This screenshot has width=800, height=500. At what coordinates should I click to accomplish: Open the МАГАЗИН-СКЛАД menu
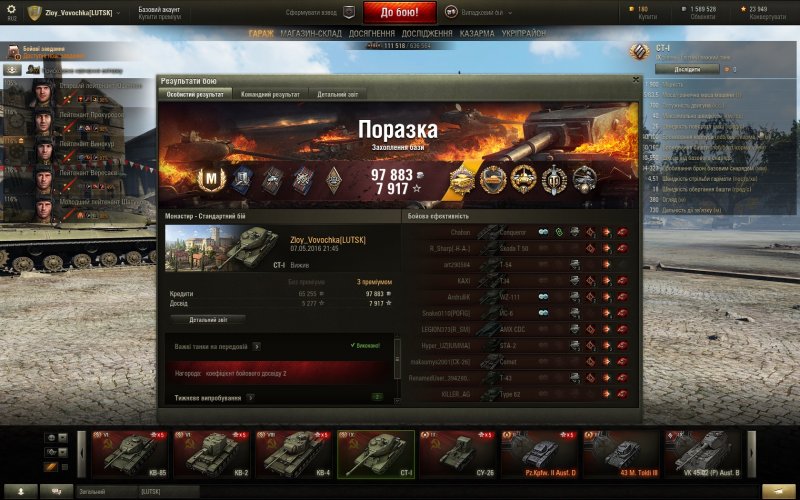[x=312, y=33]
